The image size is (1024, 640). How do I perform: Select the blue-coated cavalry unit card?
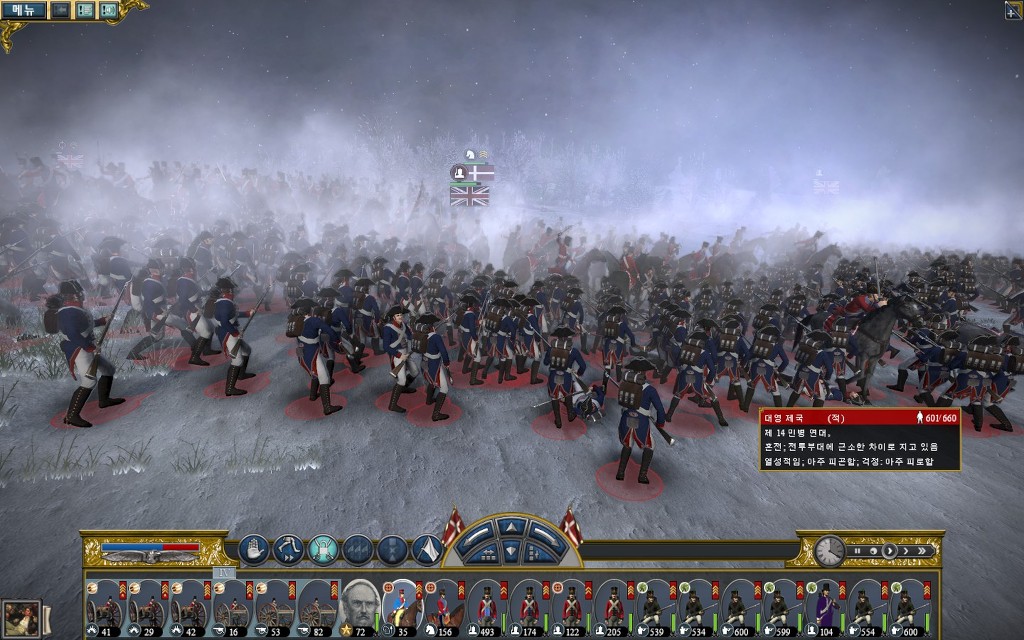(400, 603)
